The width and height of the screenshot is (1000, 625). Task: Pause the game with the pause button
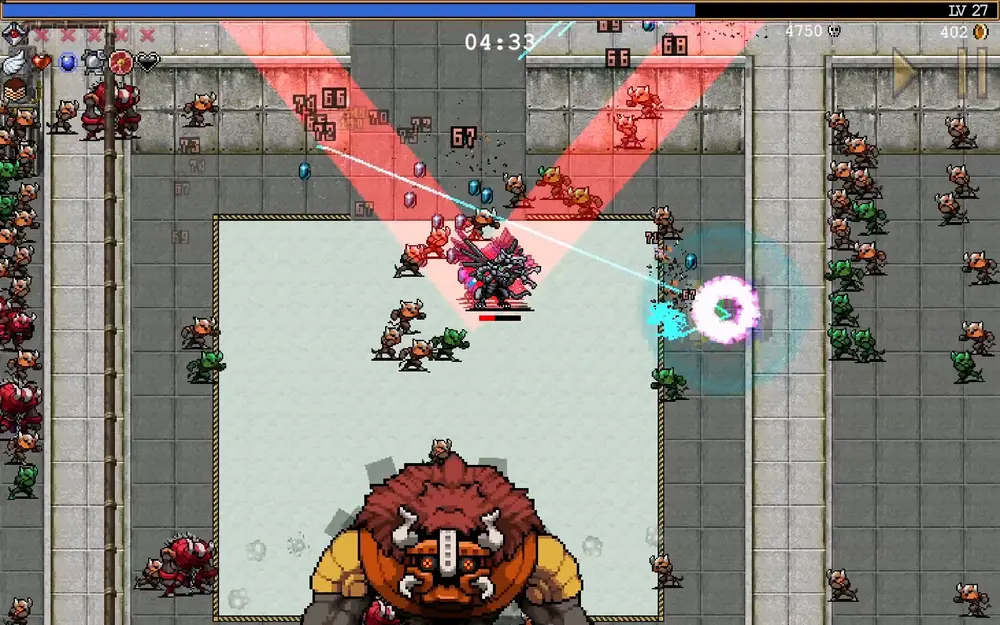pyautogui.click(x=971, y=73)
